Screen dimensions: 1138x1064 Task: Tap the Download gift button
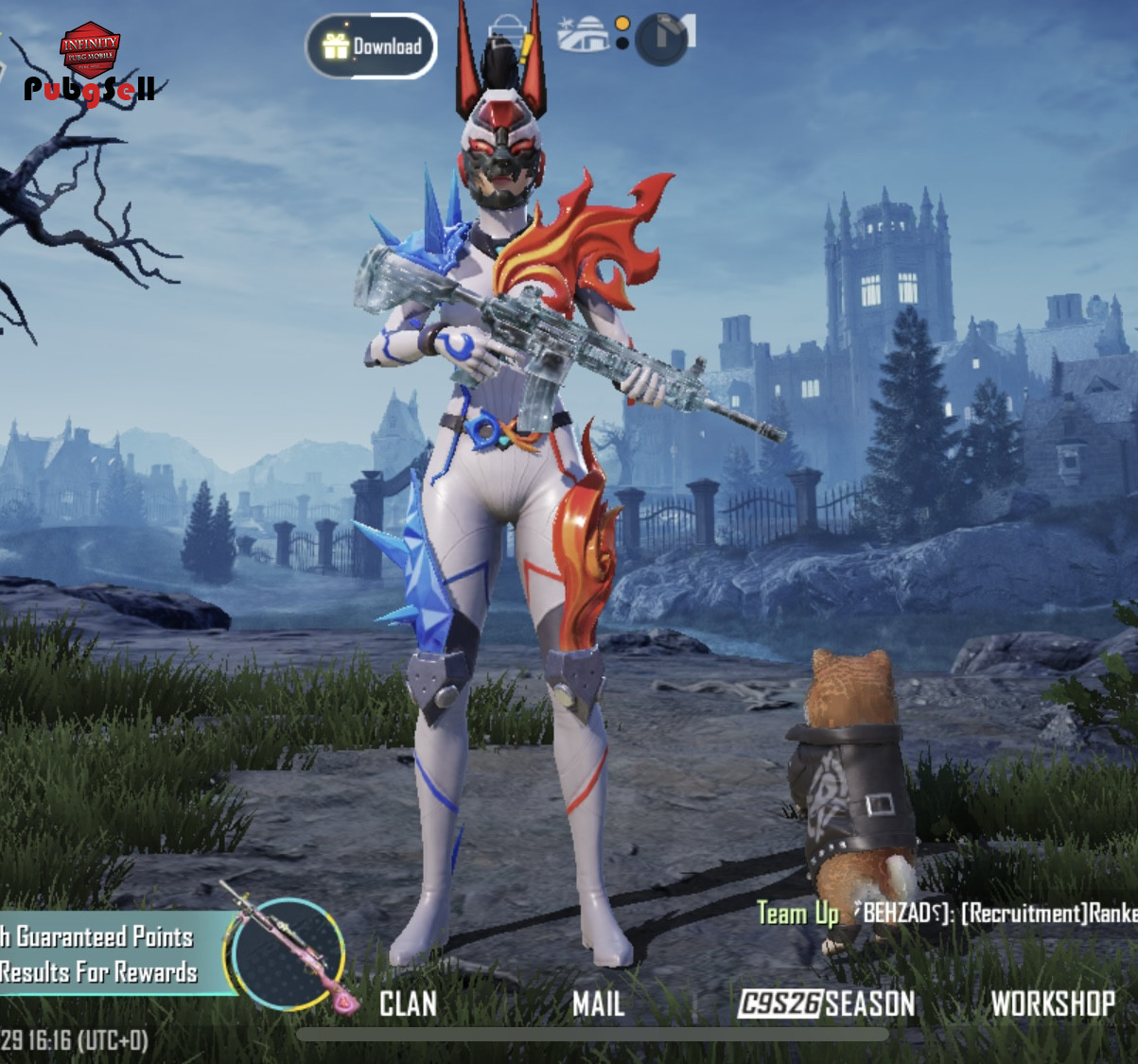click(371, 46)
